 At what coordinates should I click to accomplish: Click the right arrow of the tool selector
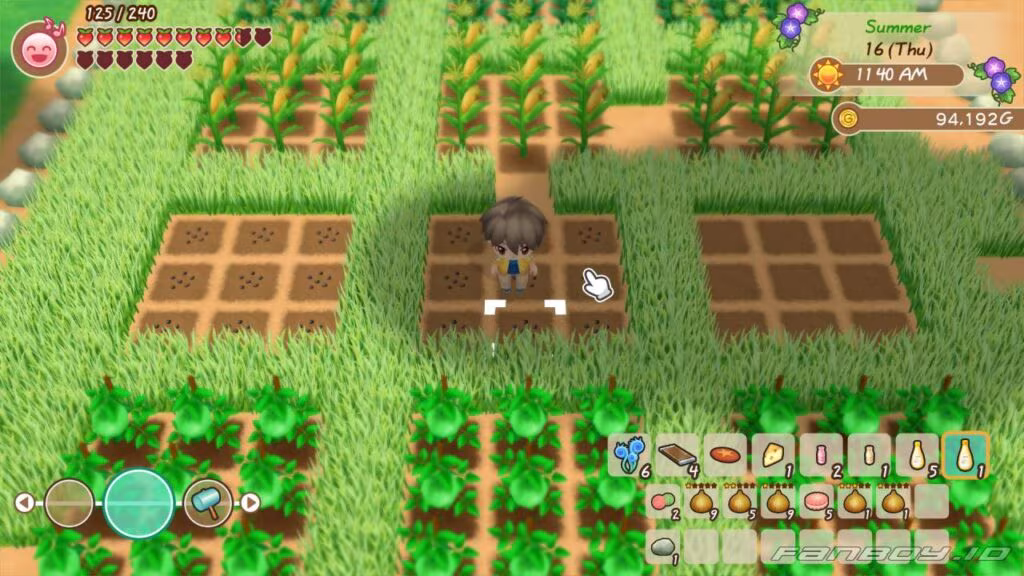251,502
